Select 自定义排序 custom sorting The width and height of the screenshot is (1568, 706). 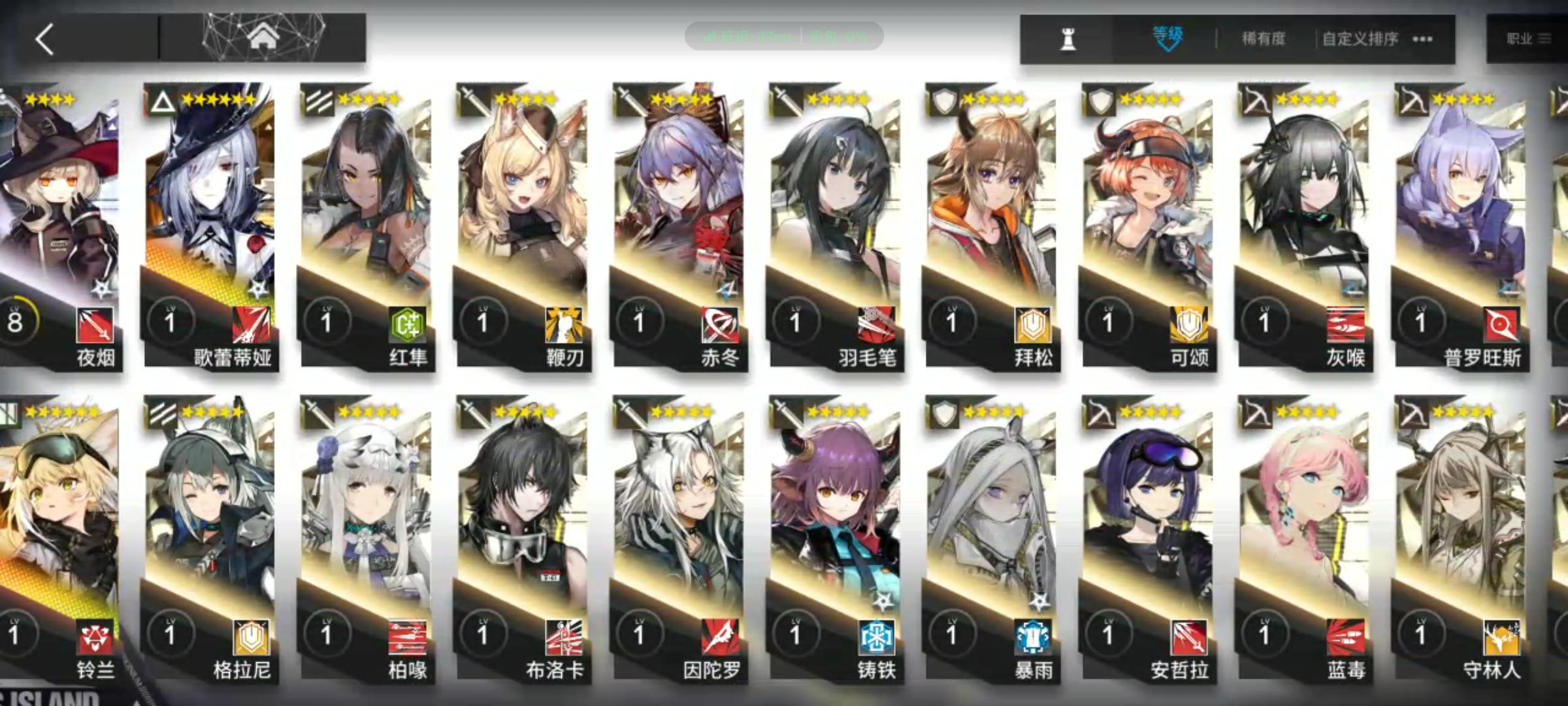click(1360, 39)
